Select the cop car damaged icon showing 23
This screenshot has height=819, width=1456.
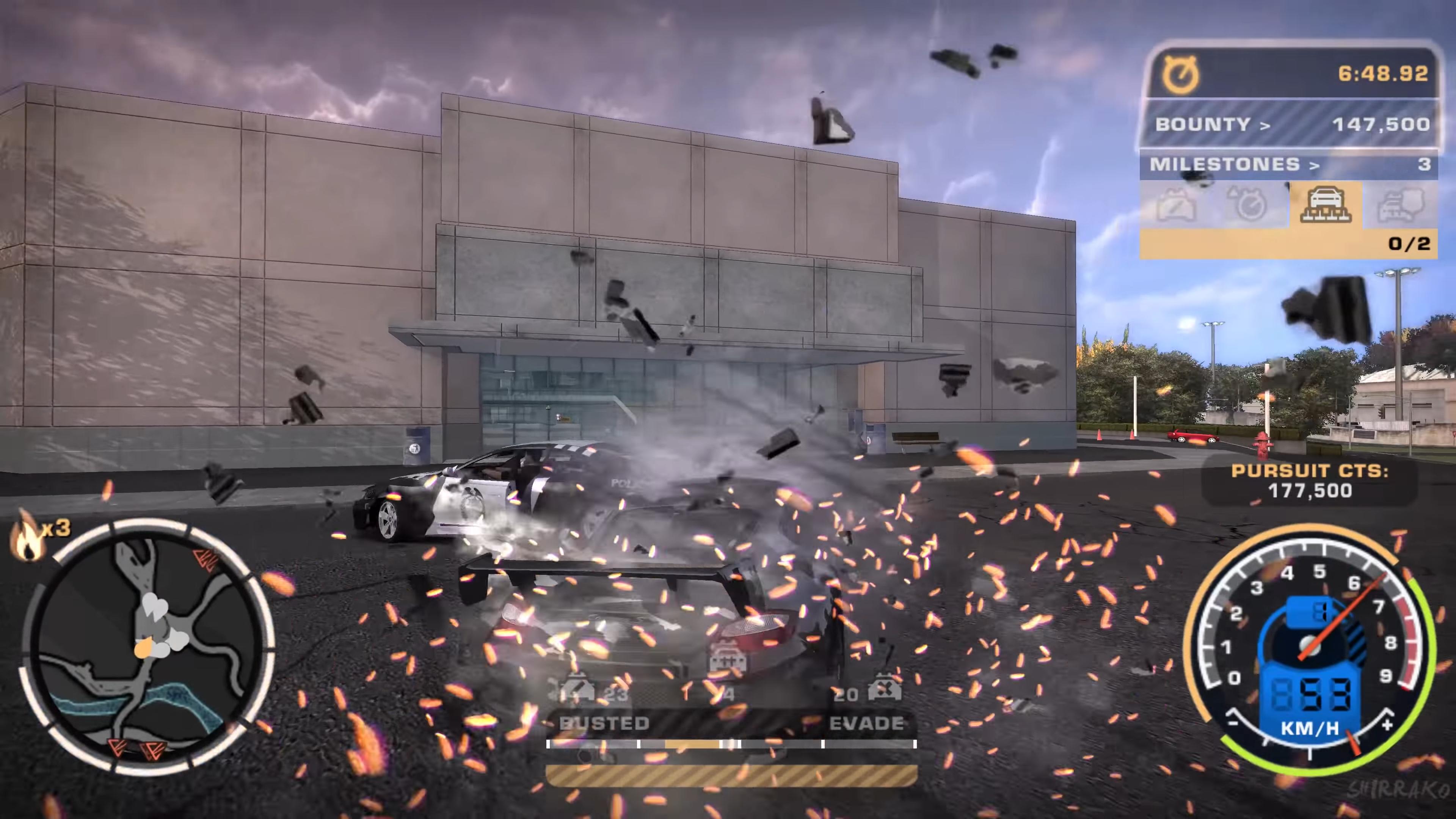577,689
